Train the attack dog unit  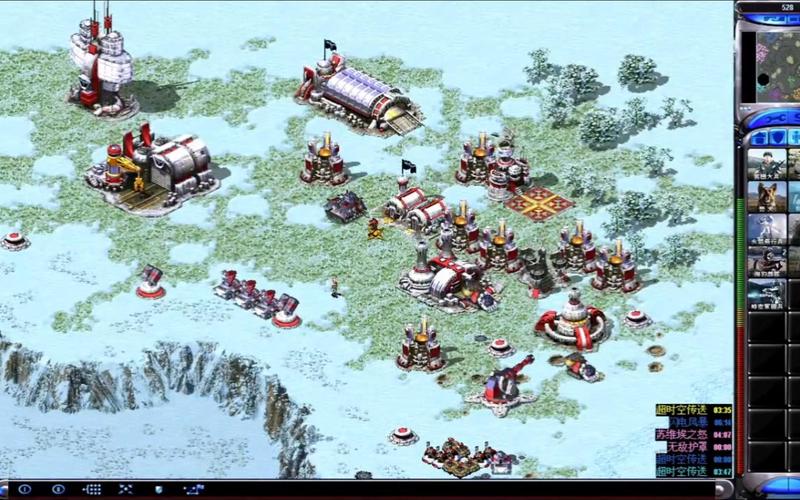765,197
